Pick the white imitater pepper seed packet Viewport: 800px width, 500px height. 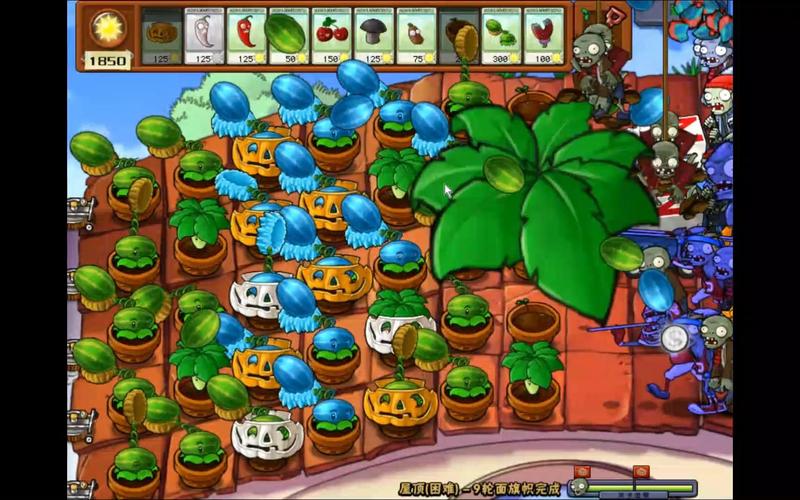pos(204,38)
